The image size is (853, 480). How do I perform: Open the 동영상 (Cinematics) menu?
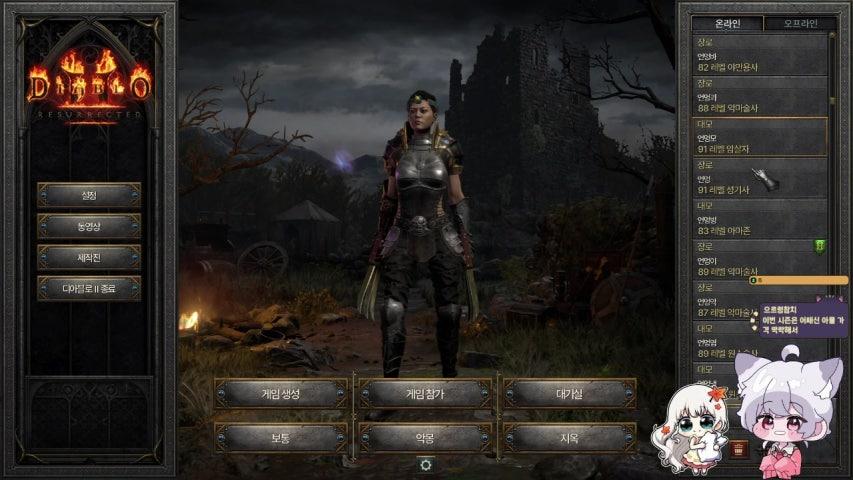(x=89, y=226)
